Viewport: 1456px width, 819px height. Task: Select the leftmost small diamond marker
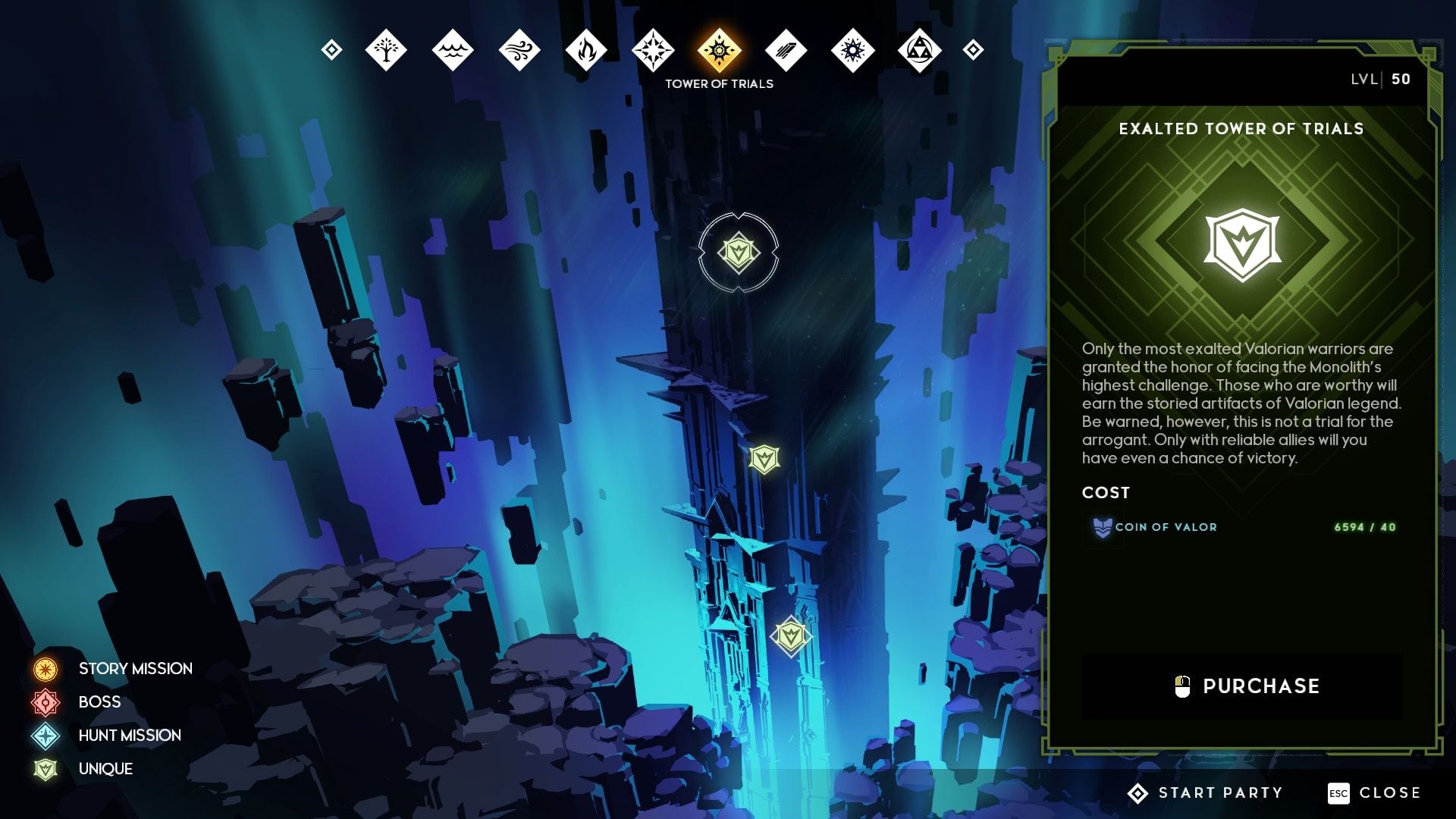(331, 49)
